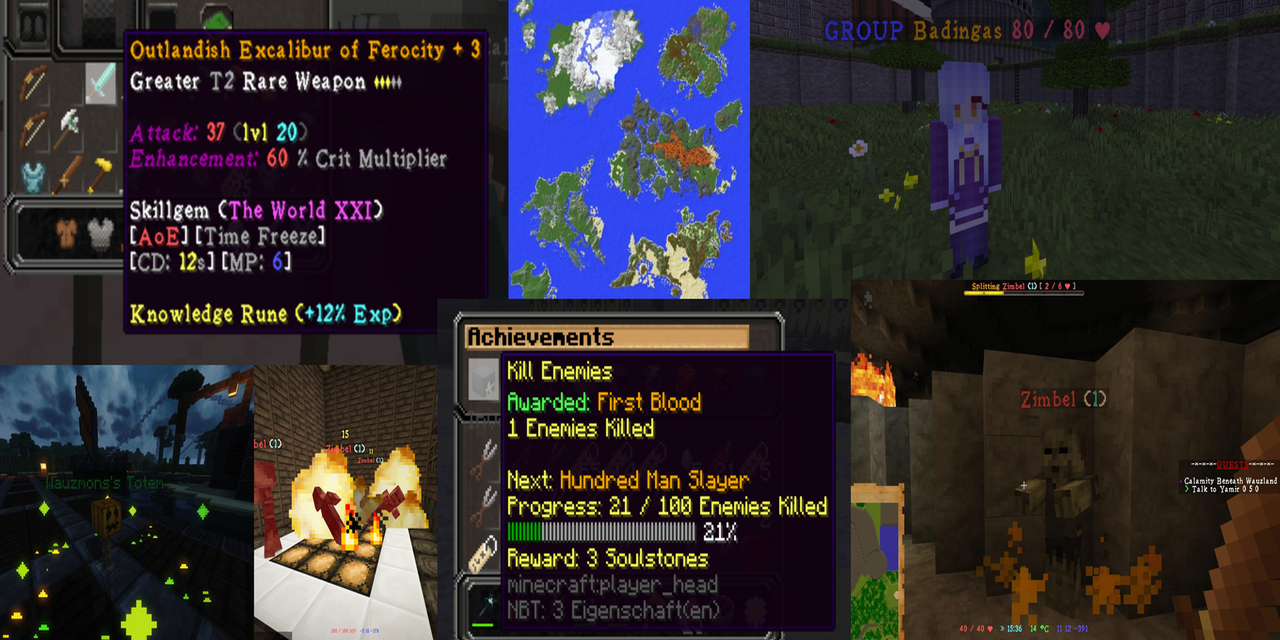Click the held map in the cave view
The width and height of the screenshot is (1280, 640).
[x=876, y=560]
